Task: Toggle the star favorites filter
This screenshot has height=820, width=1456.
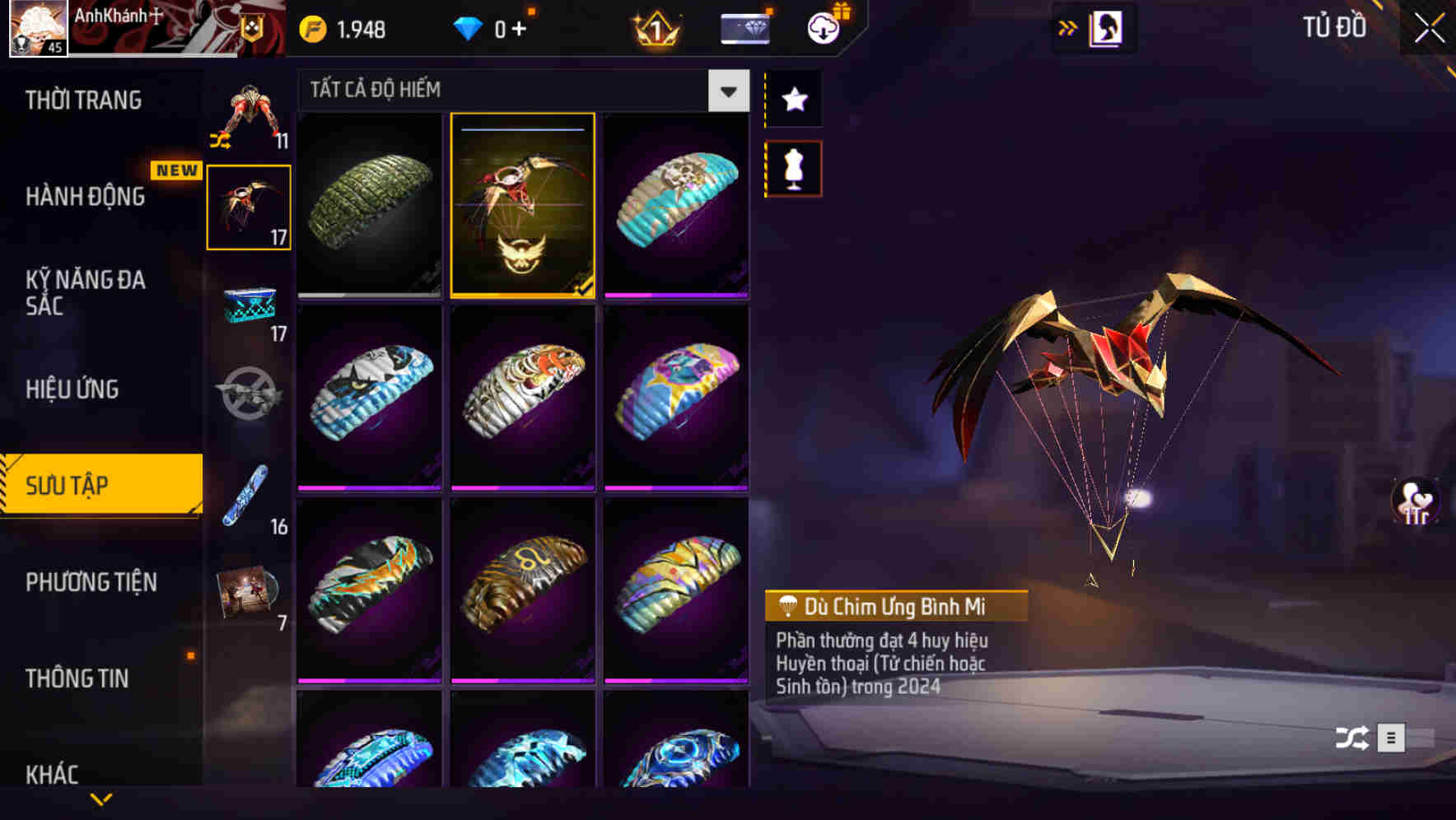Action: 793,100
